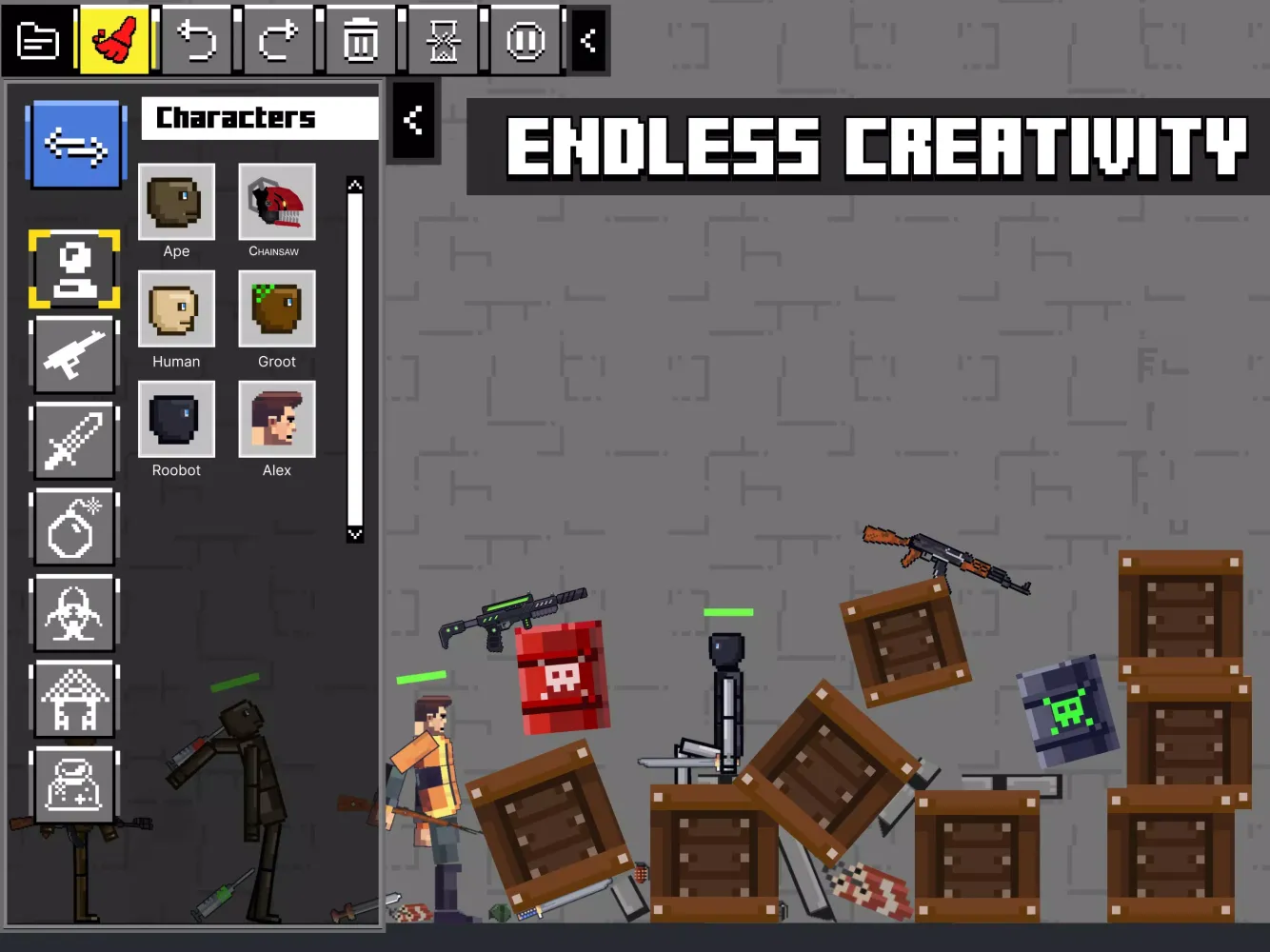Select the Characters panel tab header

[259, 117]
